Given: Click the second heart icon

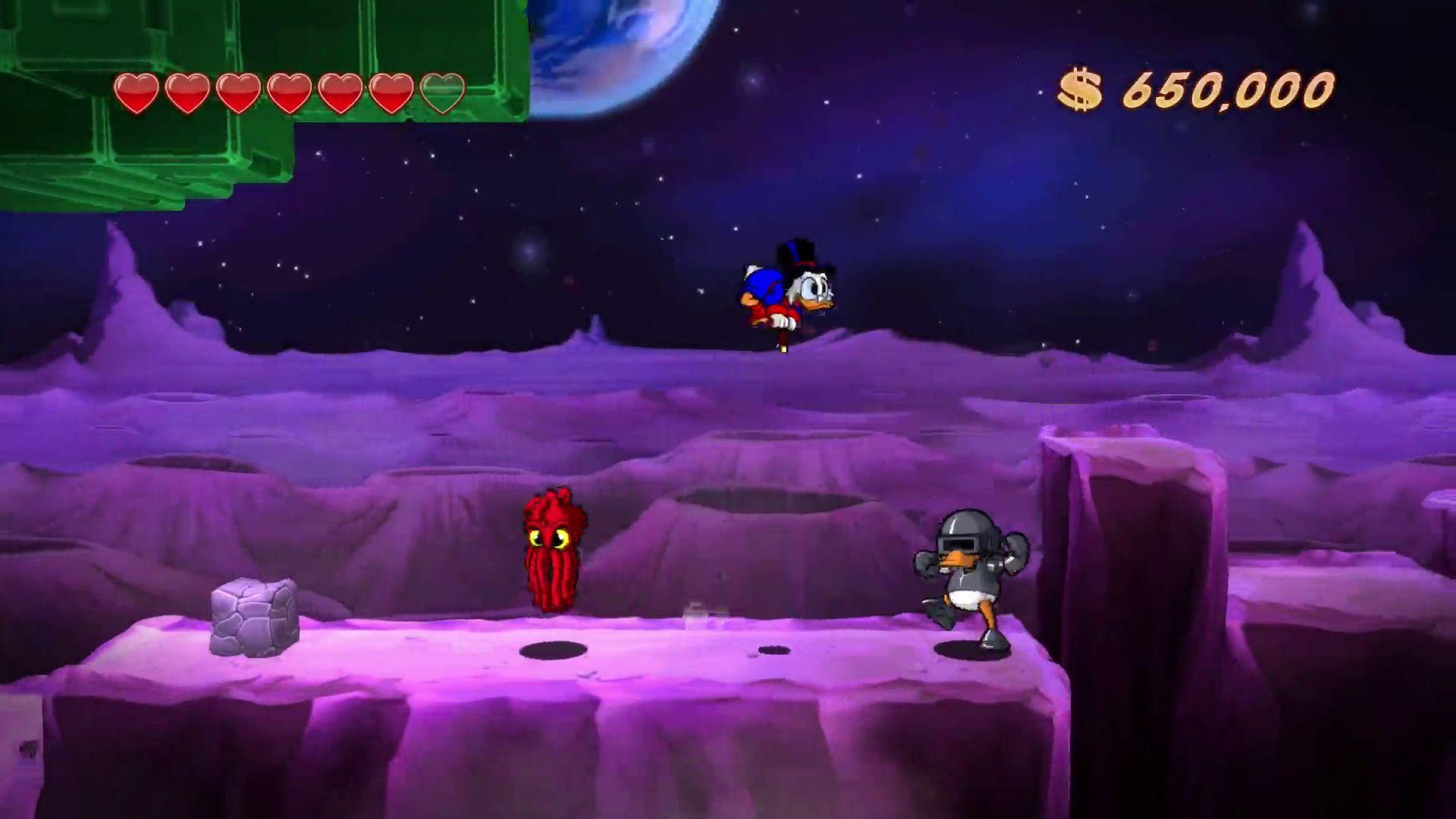Looking at the screenshot, I should [187, 91].
